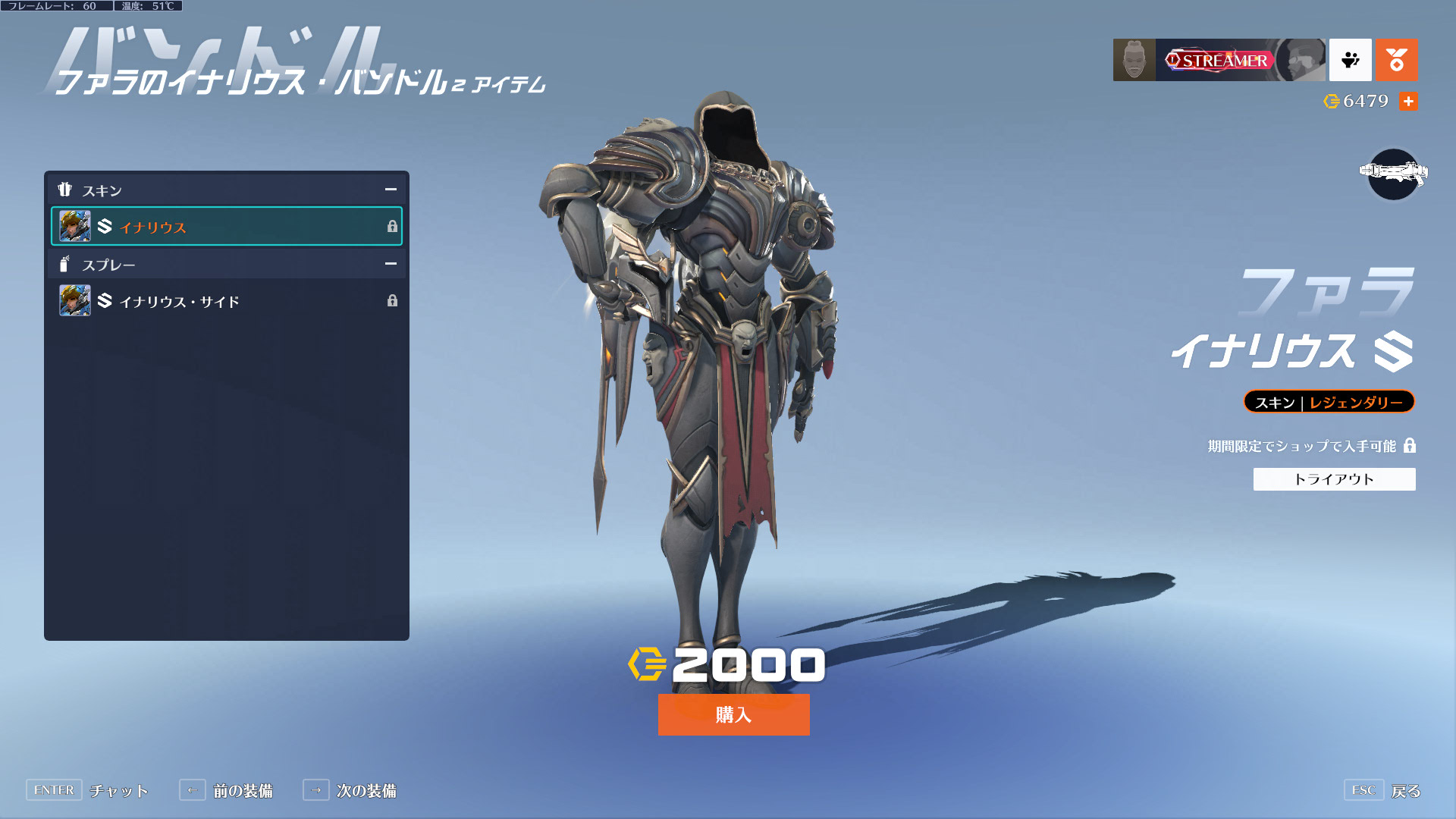Open the STREAMER player profile banner
Screen dimensions: 1456x819
[1219, 60]
